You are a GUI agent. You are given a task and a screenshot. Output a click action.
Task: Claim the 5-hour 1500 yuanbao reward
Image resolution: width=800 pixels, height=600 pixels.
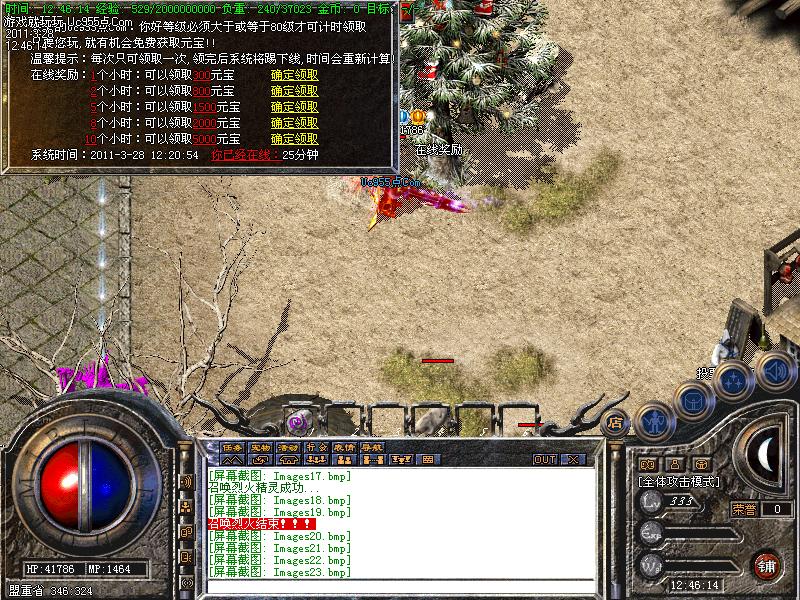294,107
